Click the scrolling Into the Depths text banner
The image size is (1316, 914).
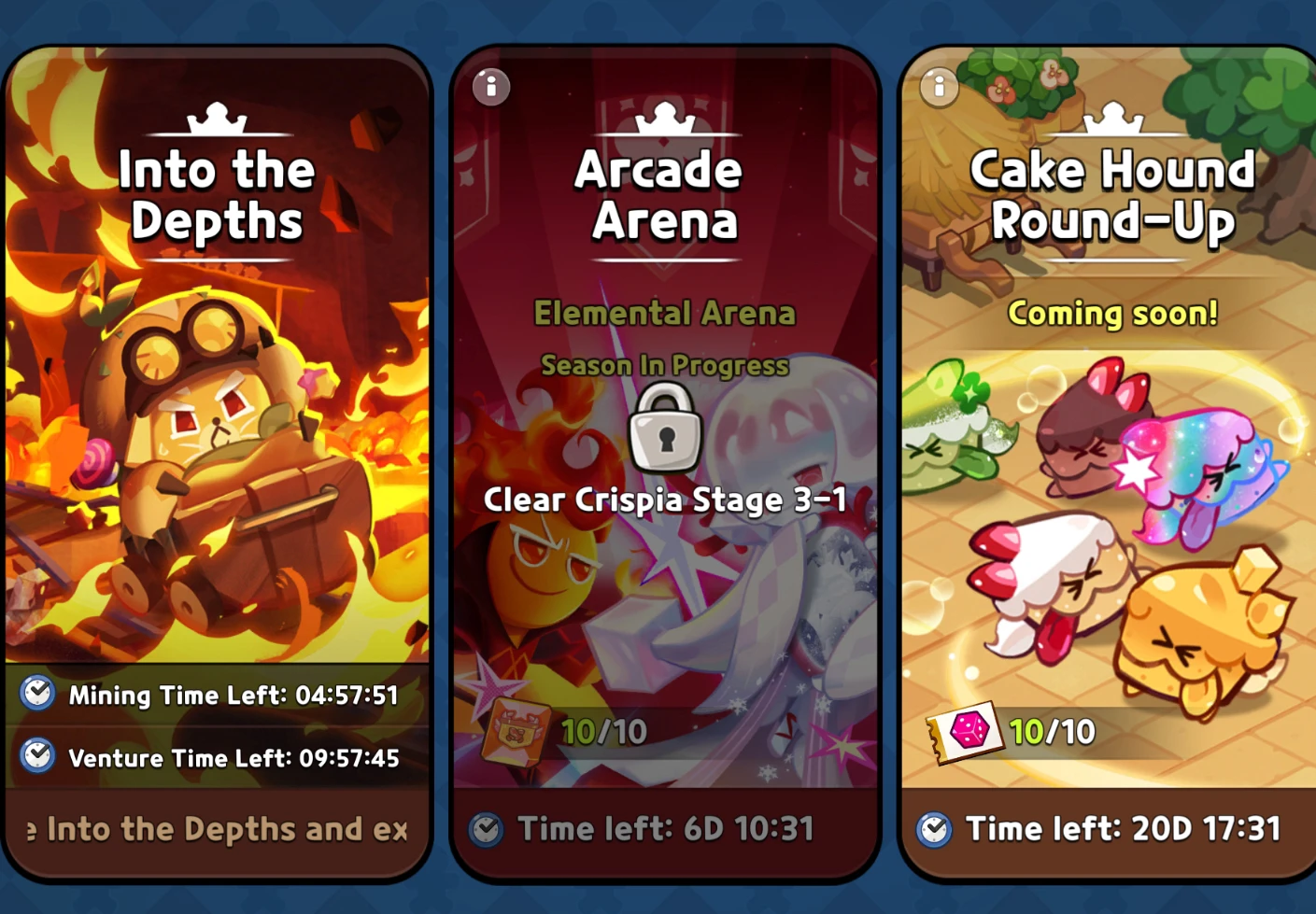pyautogui.click(x=217, y=828)
